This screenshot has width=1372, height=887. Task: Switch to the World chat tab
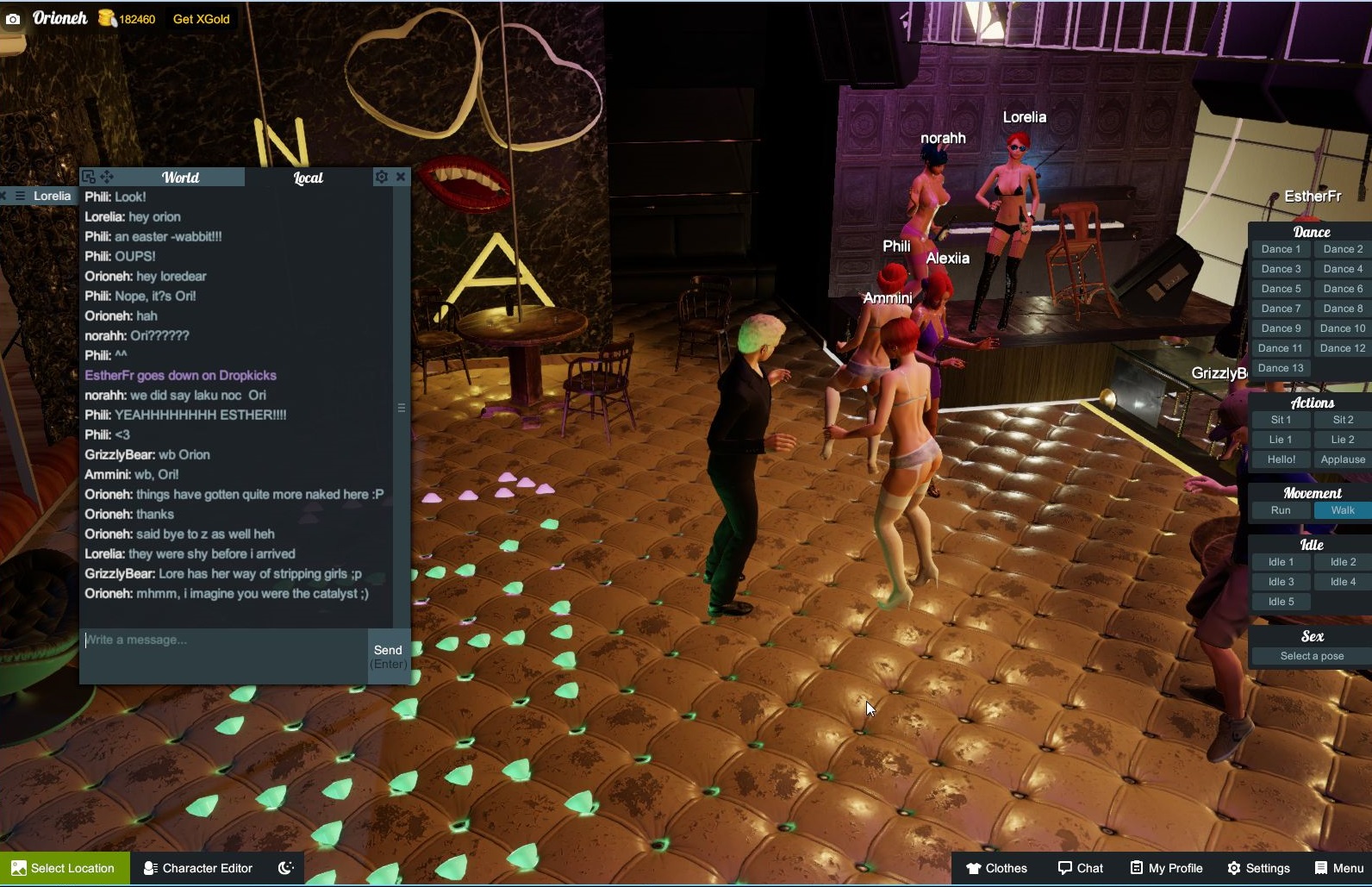tap(182, 177)
